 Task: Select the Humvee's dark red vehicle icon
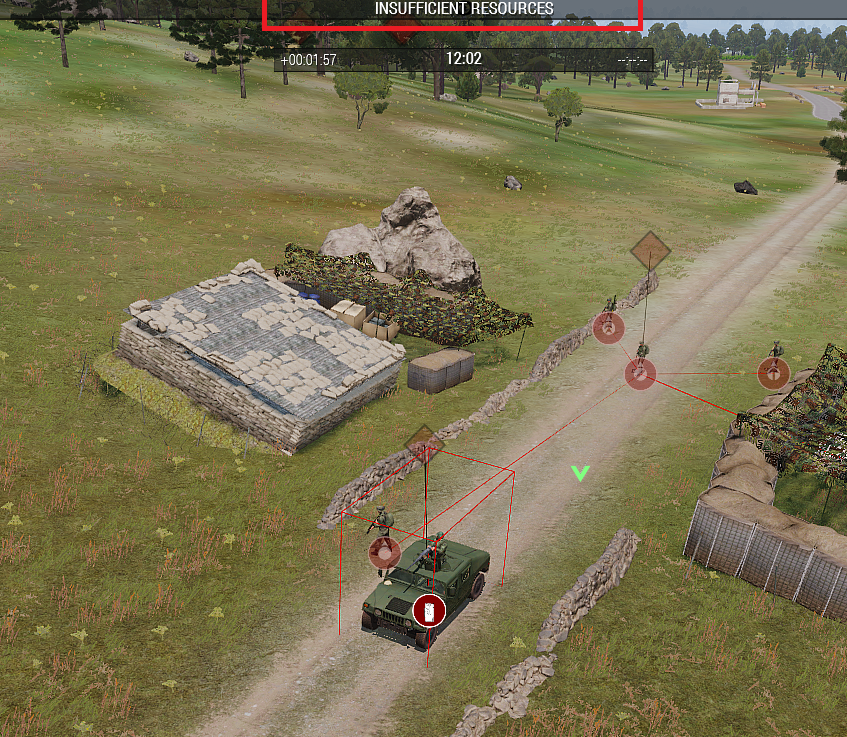[x=428, y=608]
